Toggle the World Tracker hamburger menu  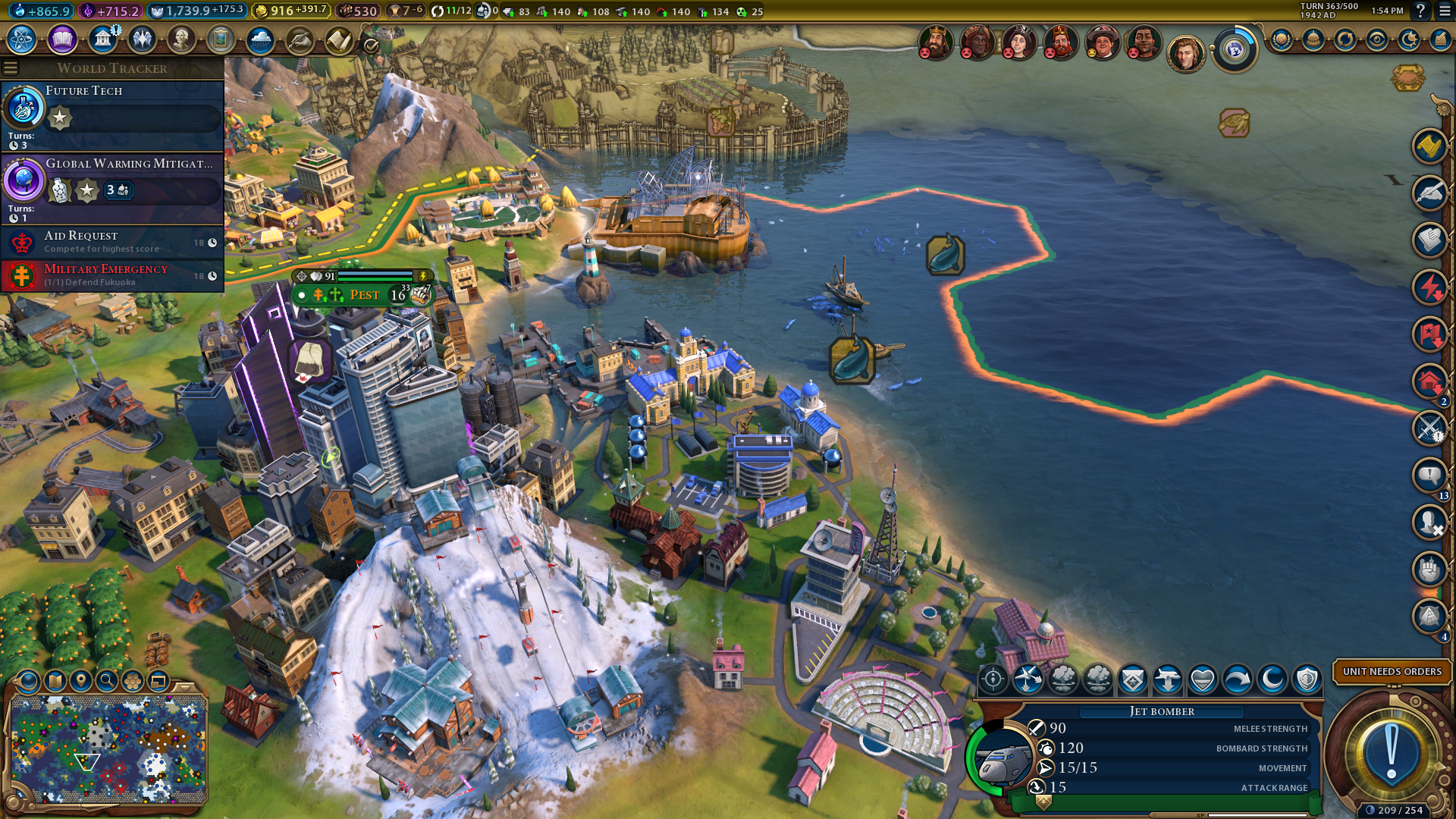point(11,68)
